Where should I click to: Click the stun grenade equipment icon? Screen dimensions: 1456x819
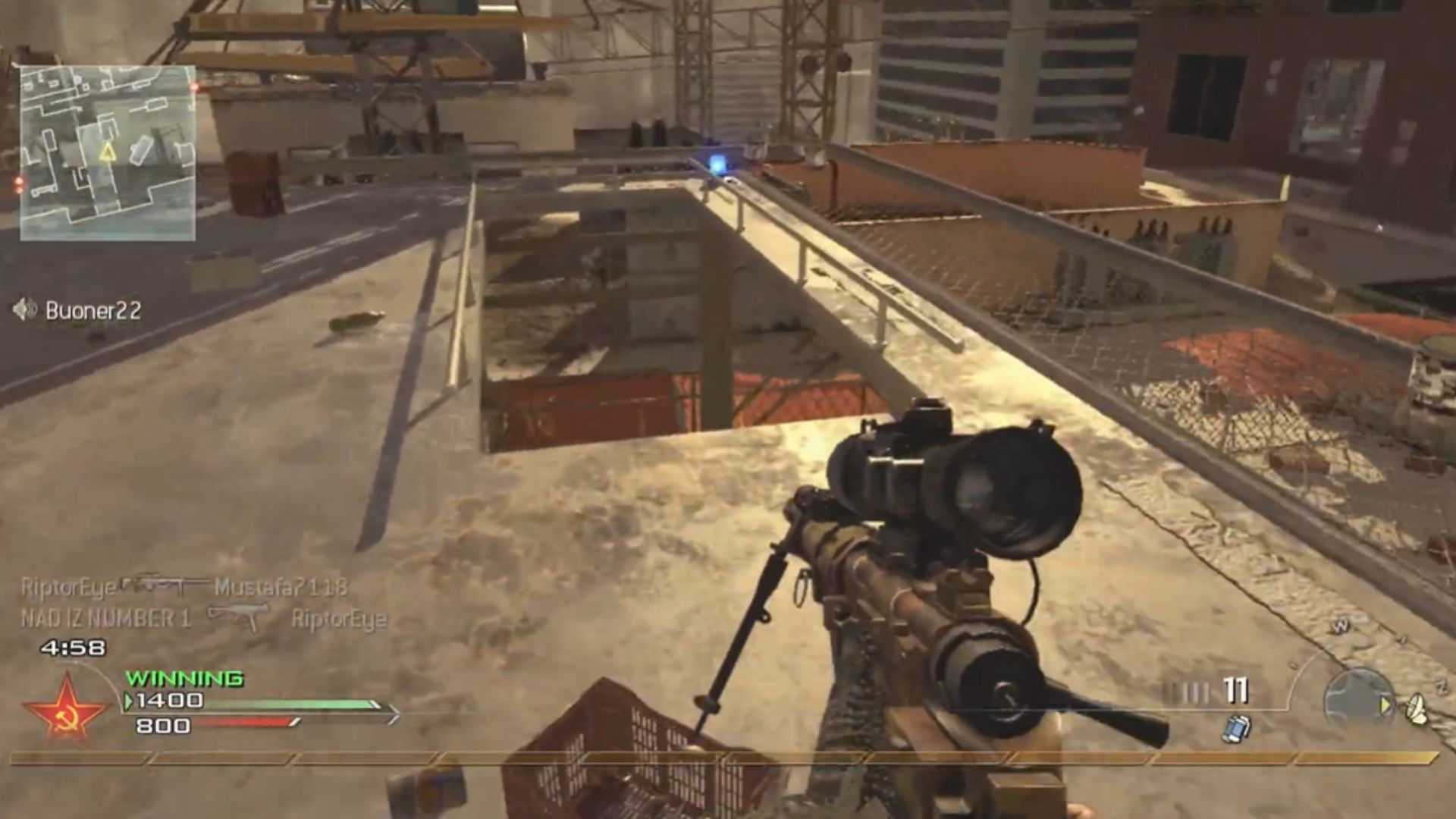(x=1236, y=729)
